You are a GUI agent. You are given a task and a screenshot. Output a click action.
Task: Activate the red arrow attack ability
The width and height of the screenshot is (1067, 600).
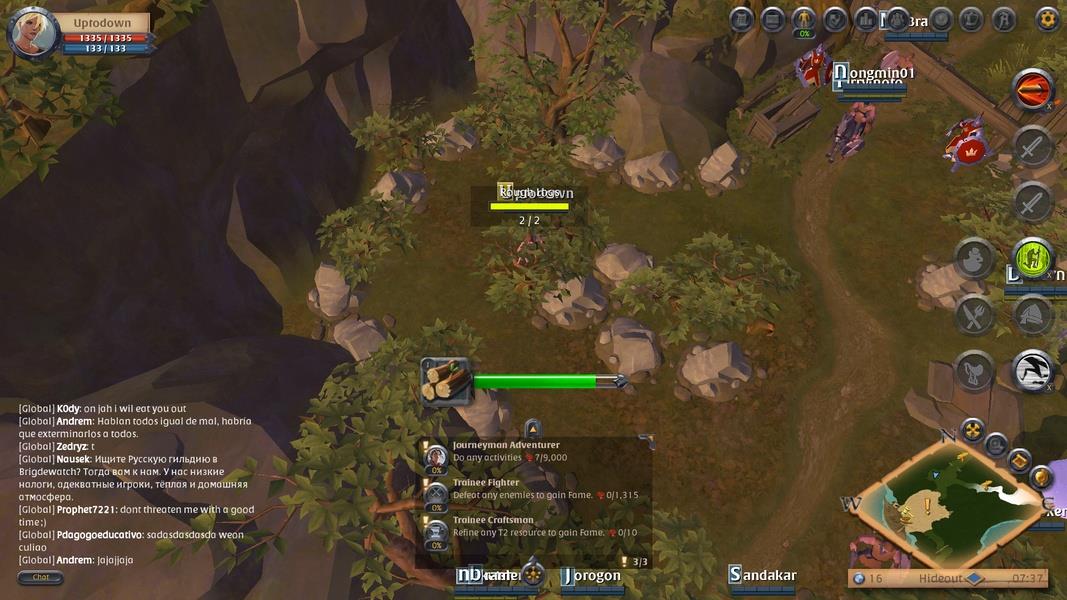pyautogui.click(x=1032, y=91)
